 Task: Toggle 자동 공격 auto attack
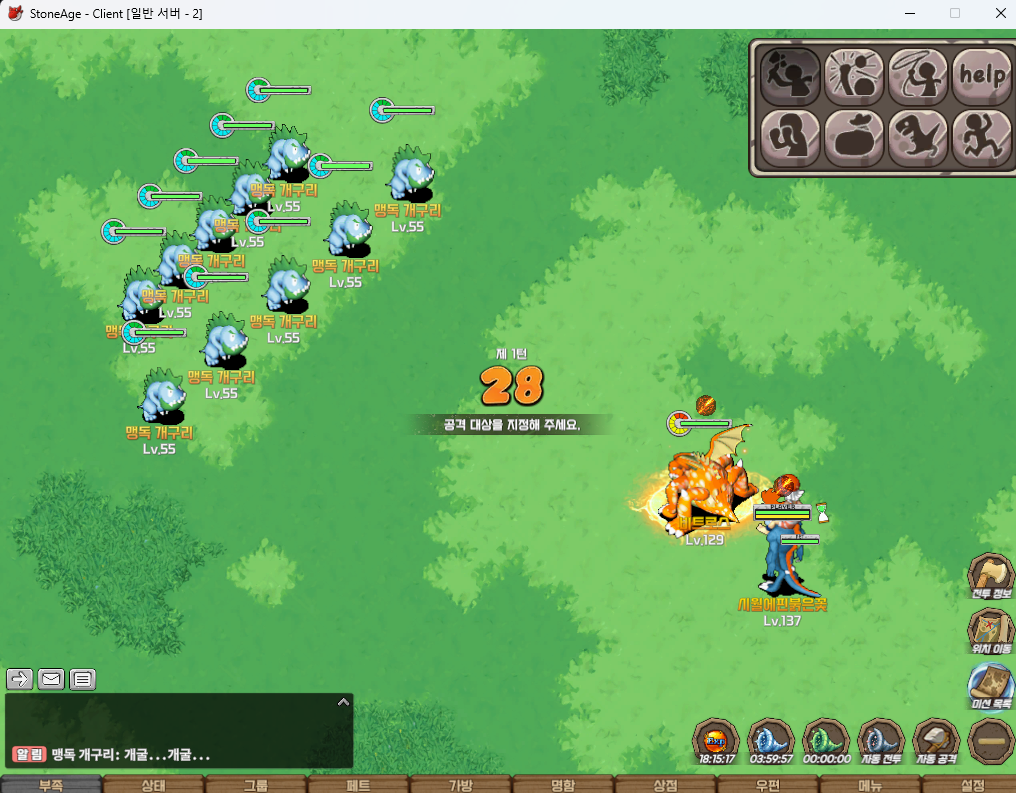pos(936,742)
